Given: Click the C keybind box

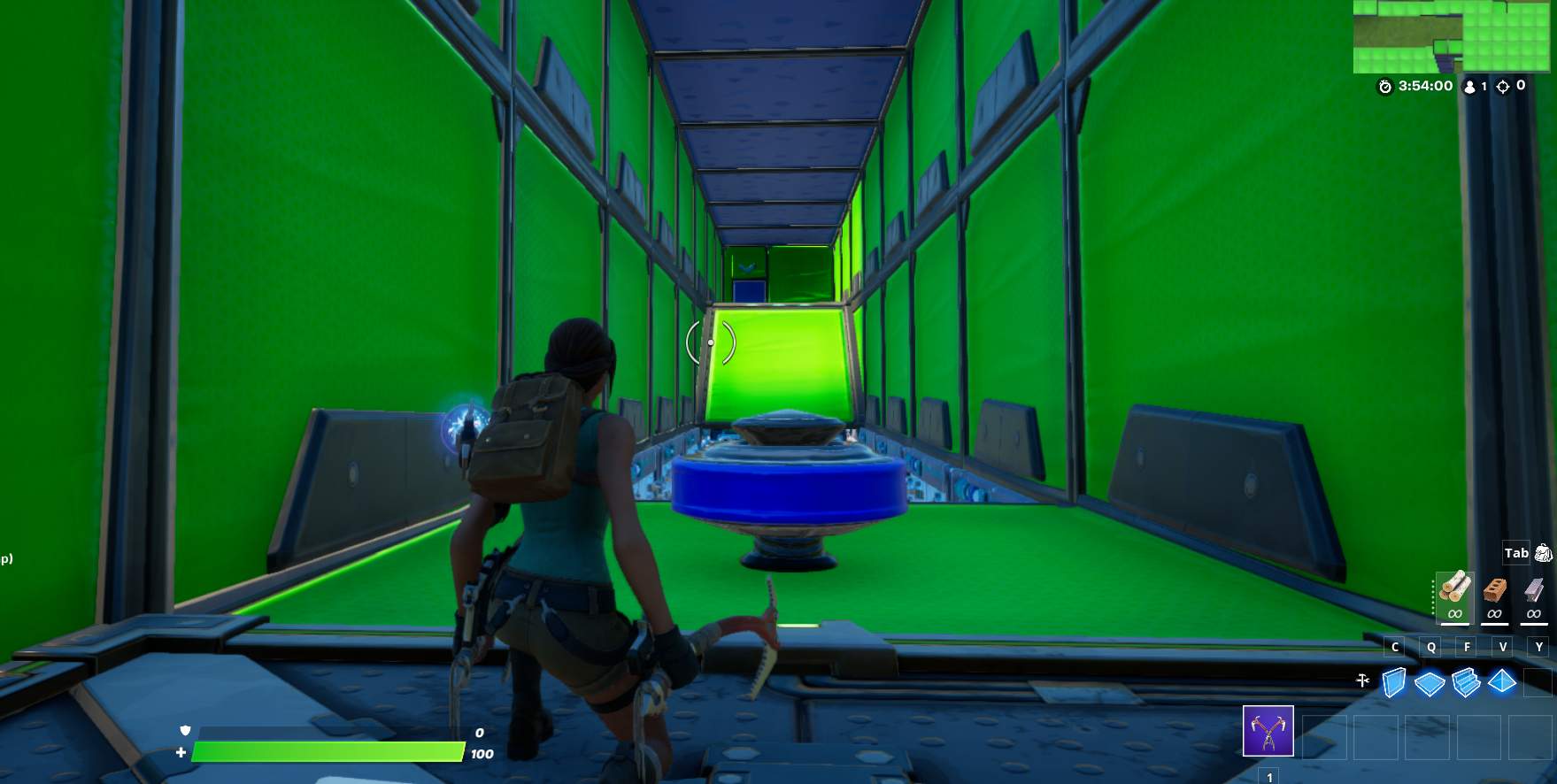Looking at the screenshot, I should pyautogui.click(x=1393, y=647).
